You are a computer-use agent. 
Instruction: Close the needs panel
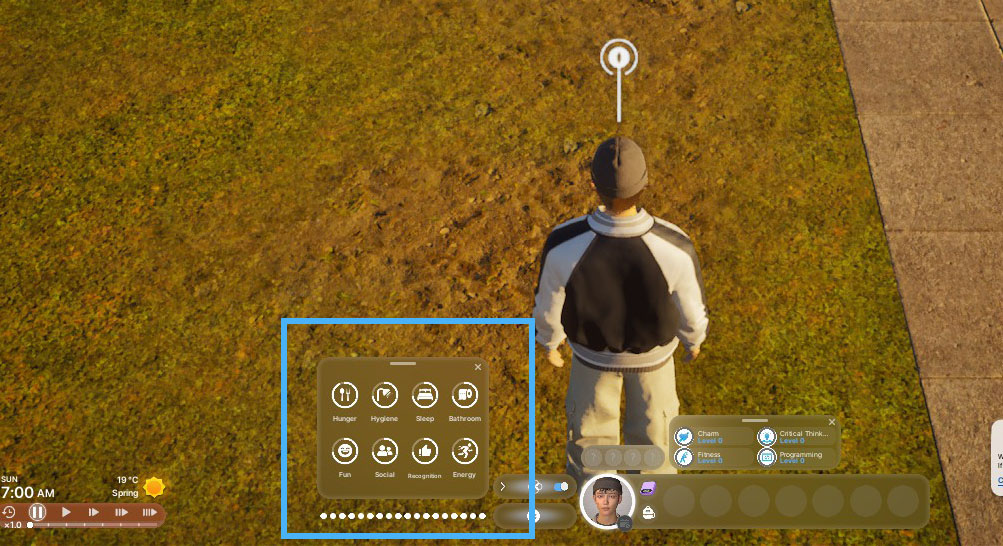point(478,368)
